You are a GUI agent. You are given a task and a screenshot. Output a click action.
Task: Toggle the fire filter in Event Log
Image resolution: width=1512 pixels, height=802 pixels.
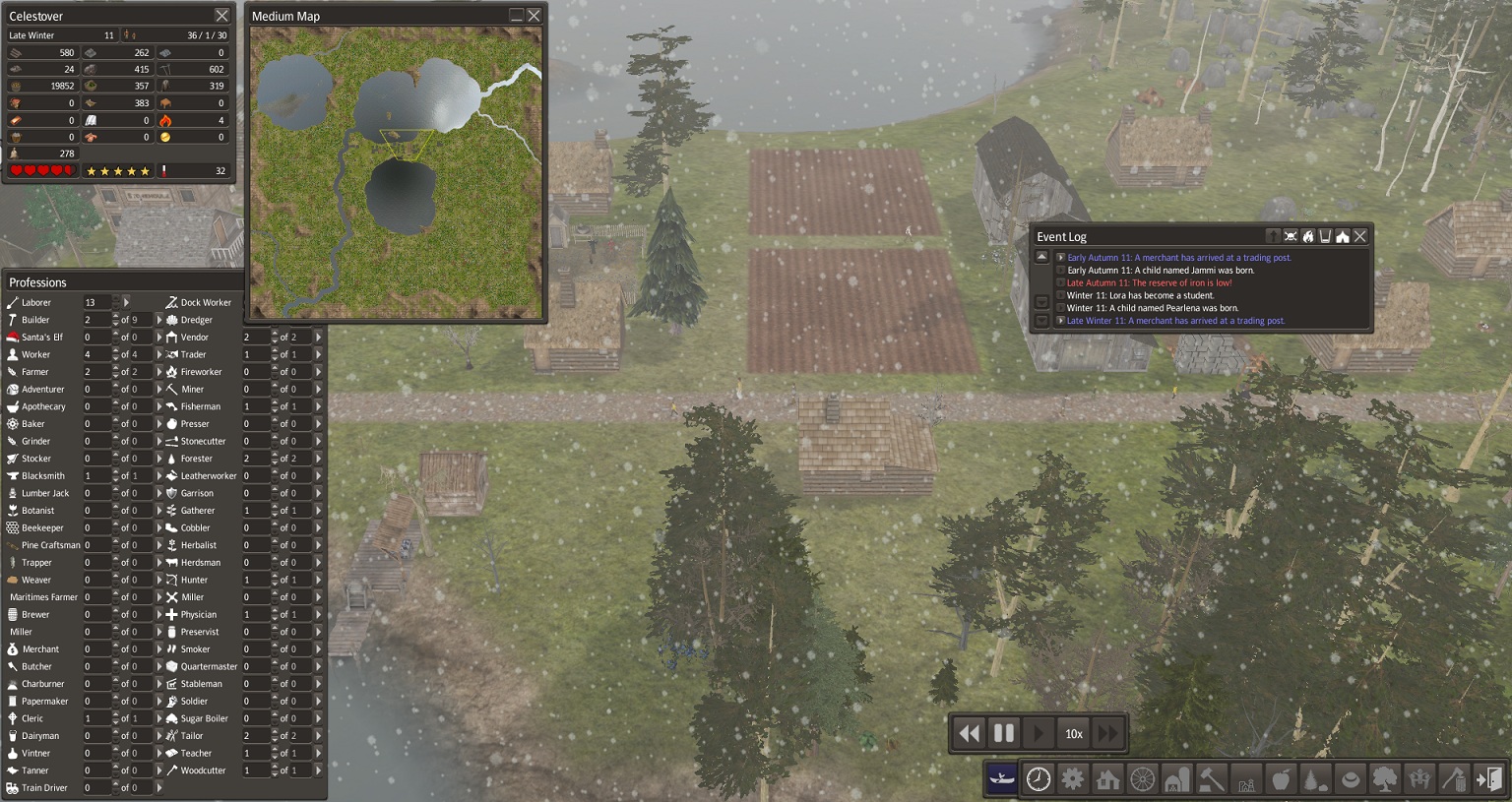point(1308,236)
